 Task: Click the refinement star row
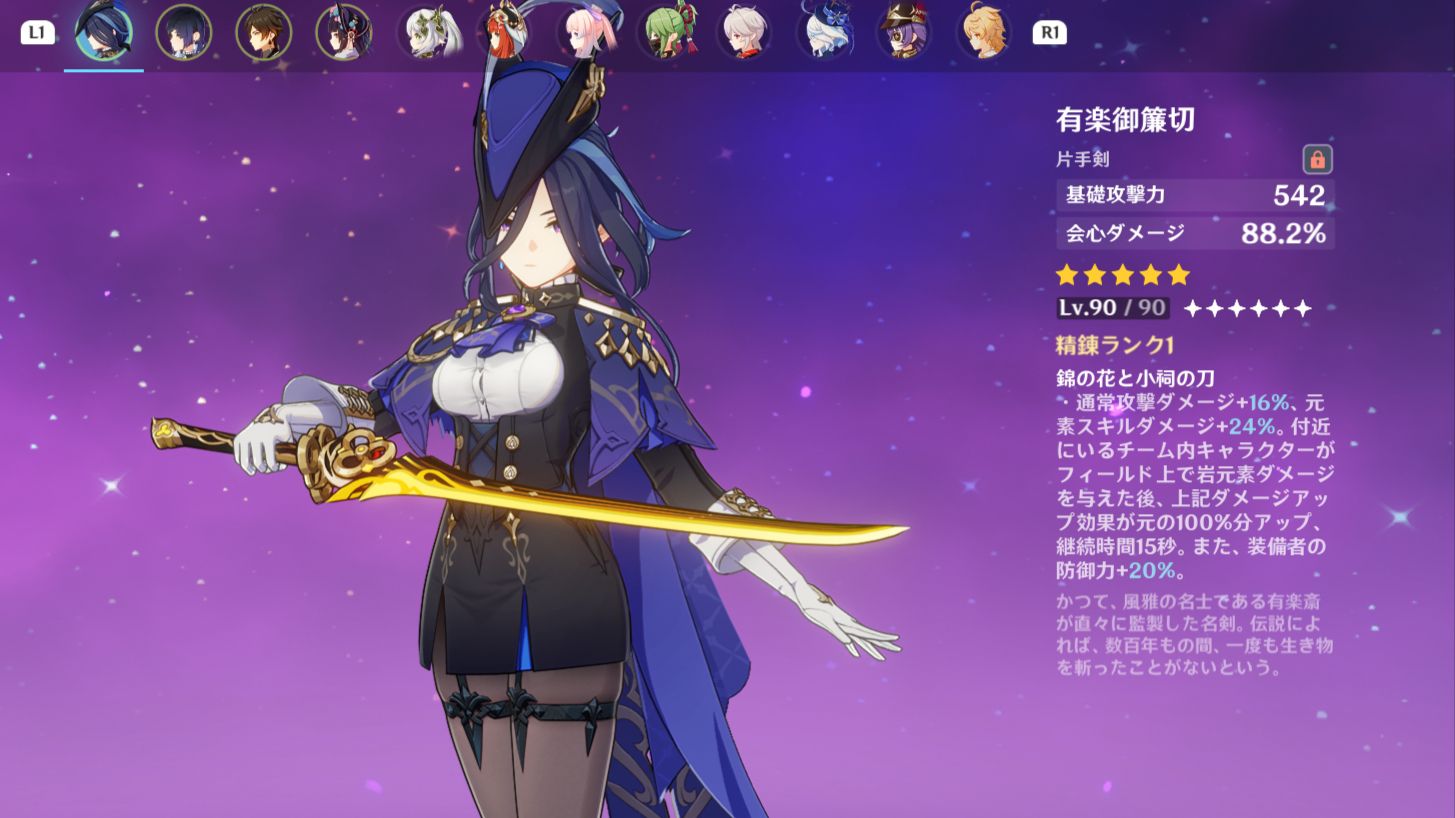click(x=1249, y=308)
